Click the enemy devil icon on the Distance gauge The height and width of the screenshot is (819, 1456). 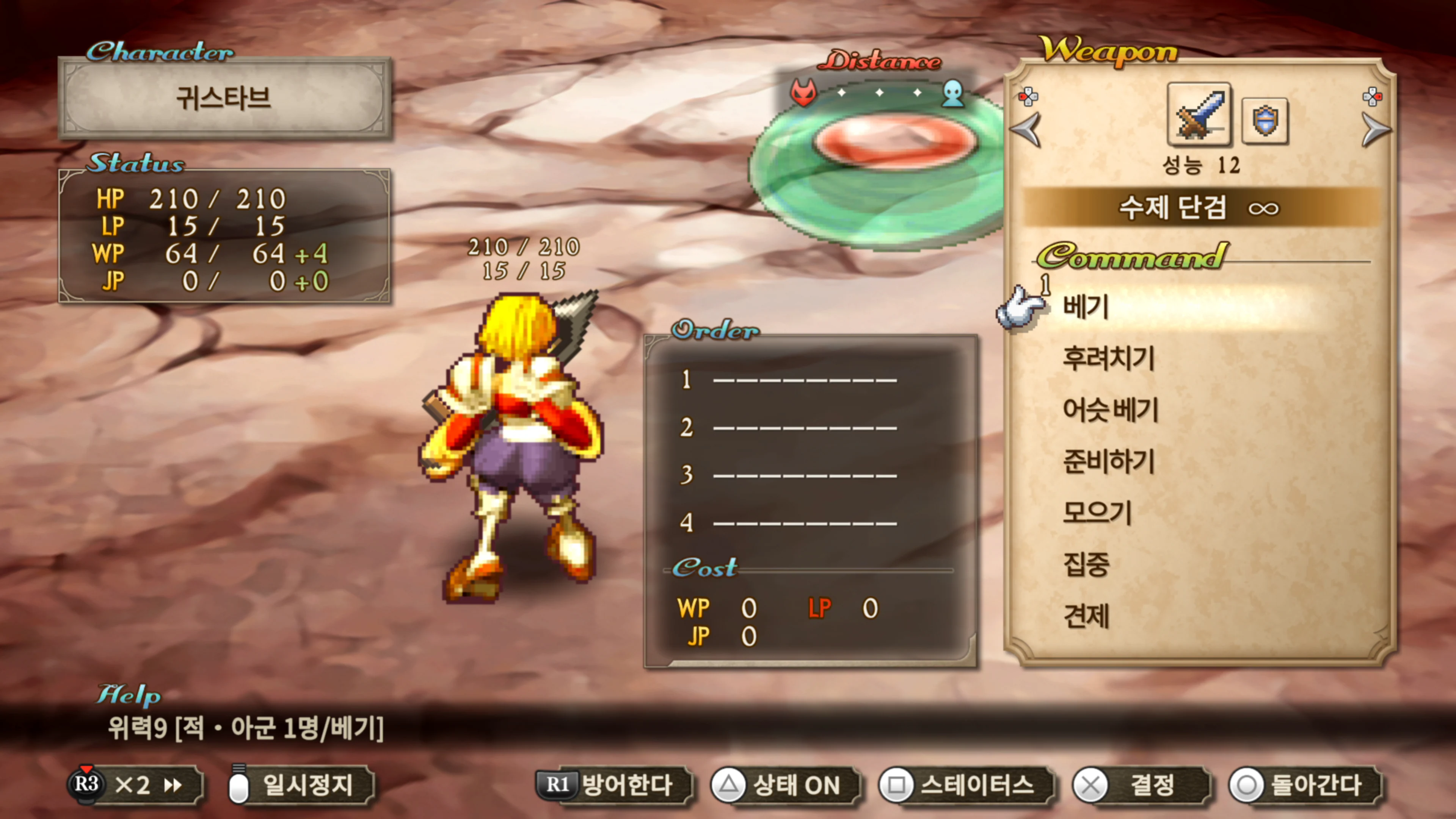(804, 93)
